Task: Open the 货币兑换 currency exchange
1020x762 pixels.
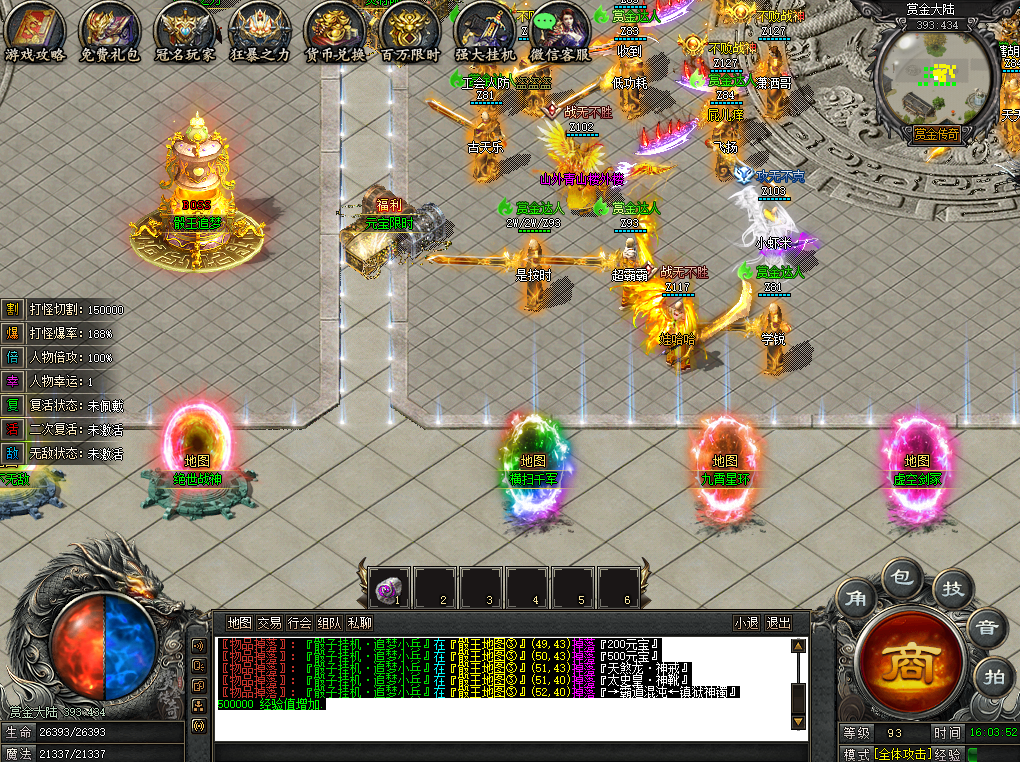Action: [334, 31]
